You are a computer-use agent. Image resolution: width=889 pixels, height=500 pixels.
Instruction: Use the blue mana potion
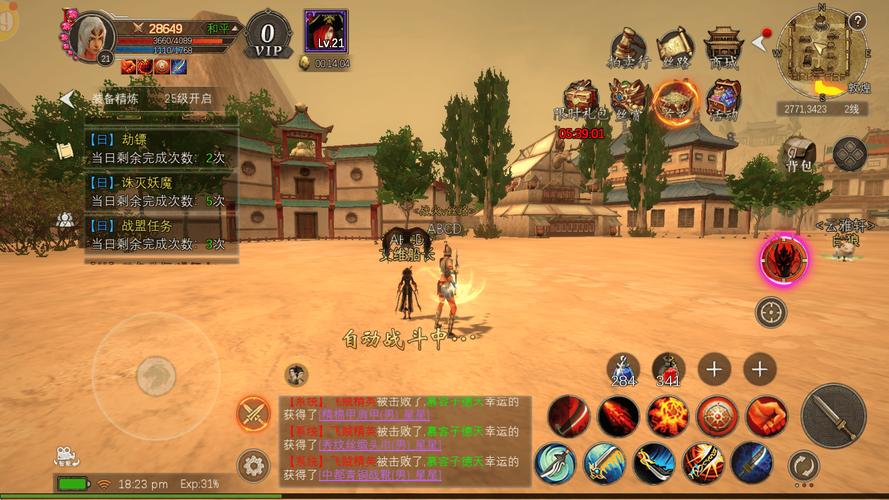(623, 369)
